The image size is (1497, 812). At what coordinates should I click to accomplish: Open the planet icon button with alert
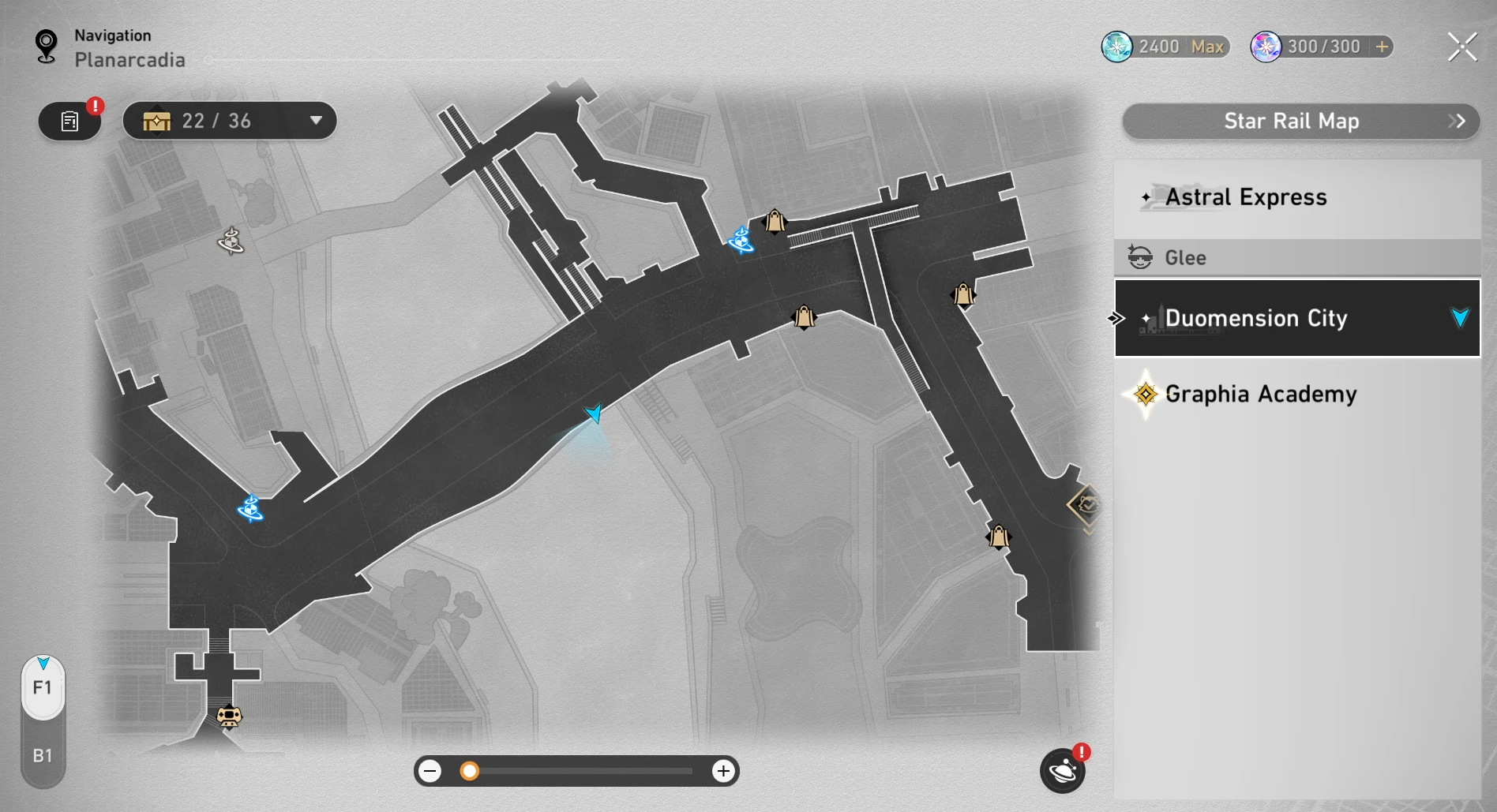1062,770
